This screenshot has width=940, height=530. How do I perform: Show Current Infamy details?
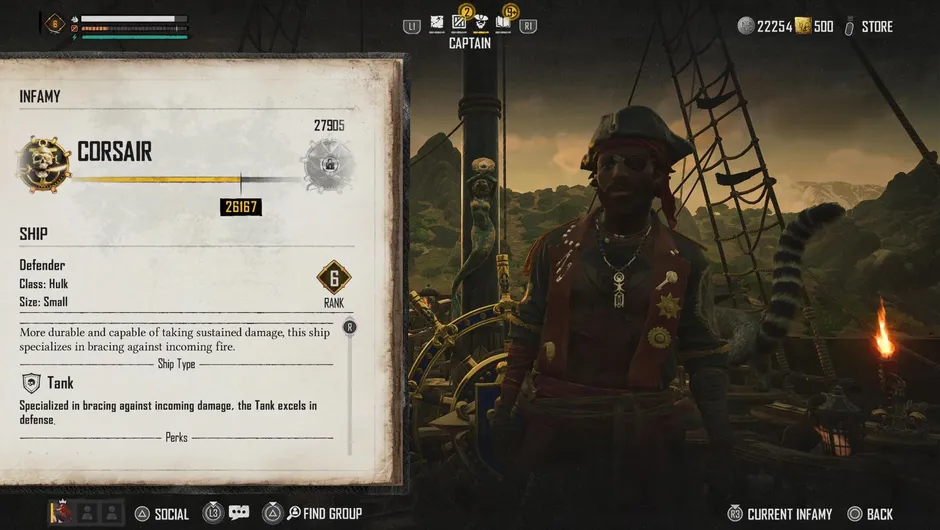[779, 514]
